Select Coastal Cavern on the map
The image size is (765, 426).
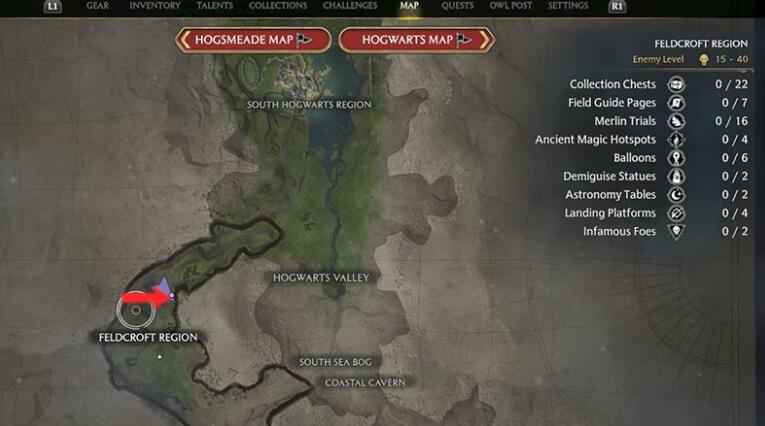click(x=365, y=383)
